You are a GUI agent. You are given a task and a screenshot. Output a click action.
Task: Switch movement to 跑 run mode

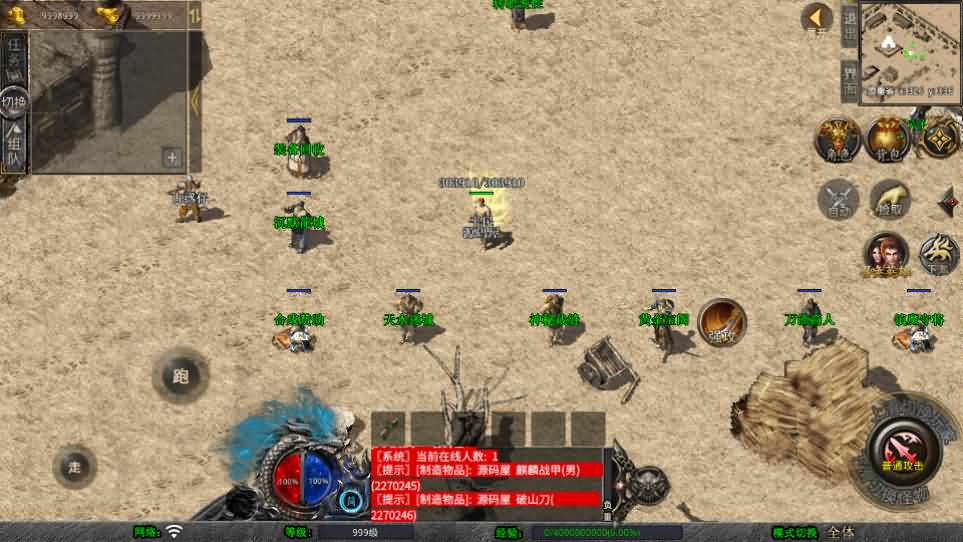180,376
